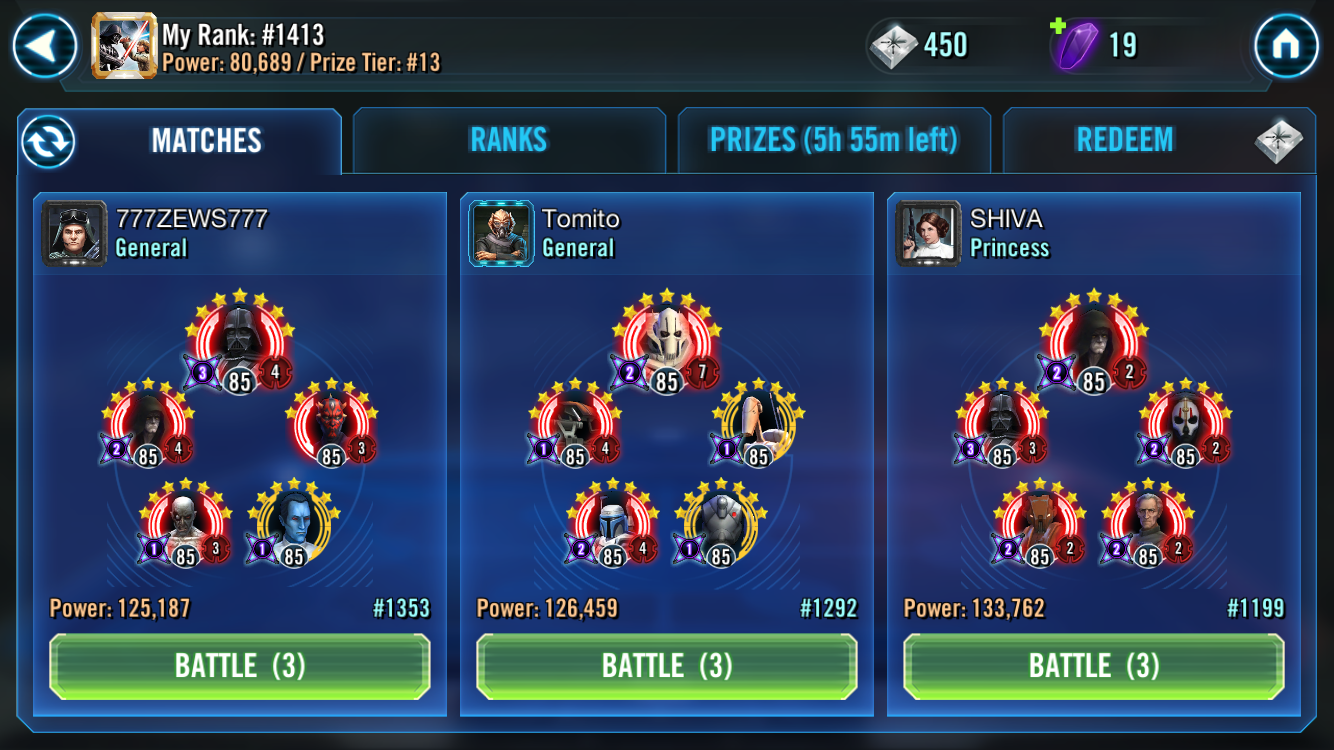Battle against 777ZEWS777
The height and width of the screenshot is (750, 1334).
pos(240,666)
